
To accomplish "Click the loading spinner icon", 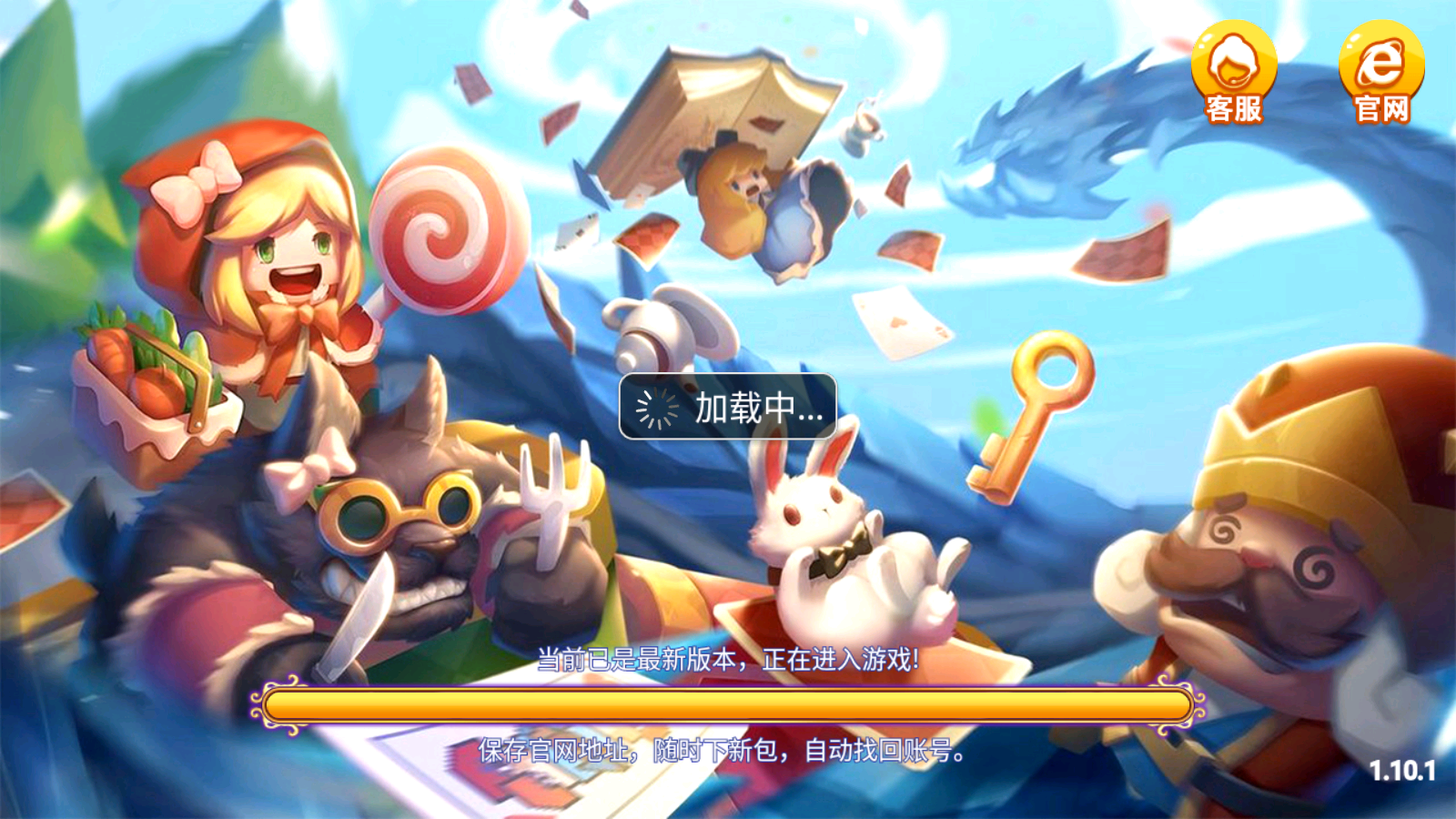I will click(x=660, y=410).
